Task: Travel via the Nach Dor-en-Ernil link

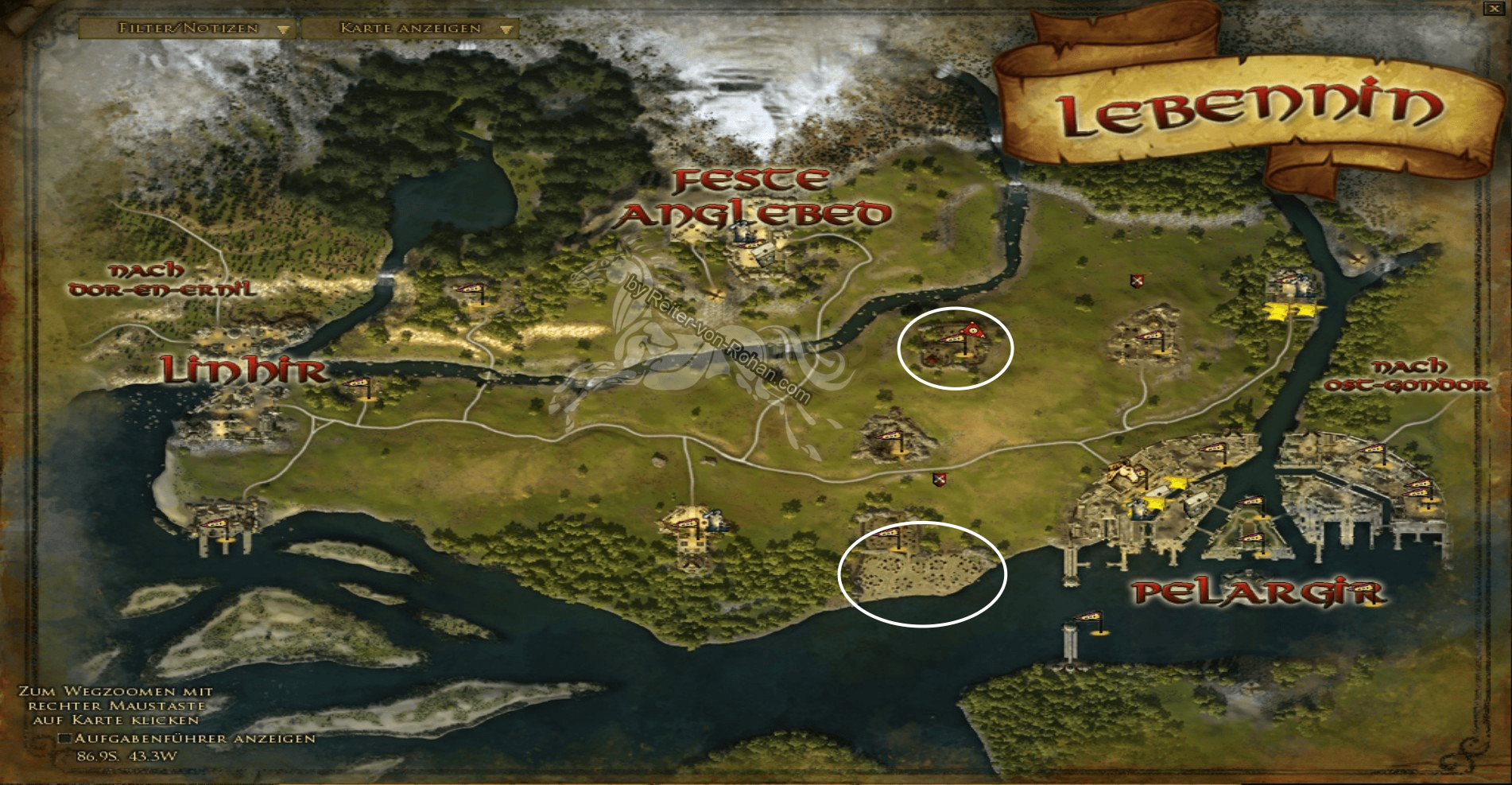Action: 161,281
